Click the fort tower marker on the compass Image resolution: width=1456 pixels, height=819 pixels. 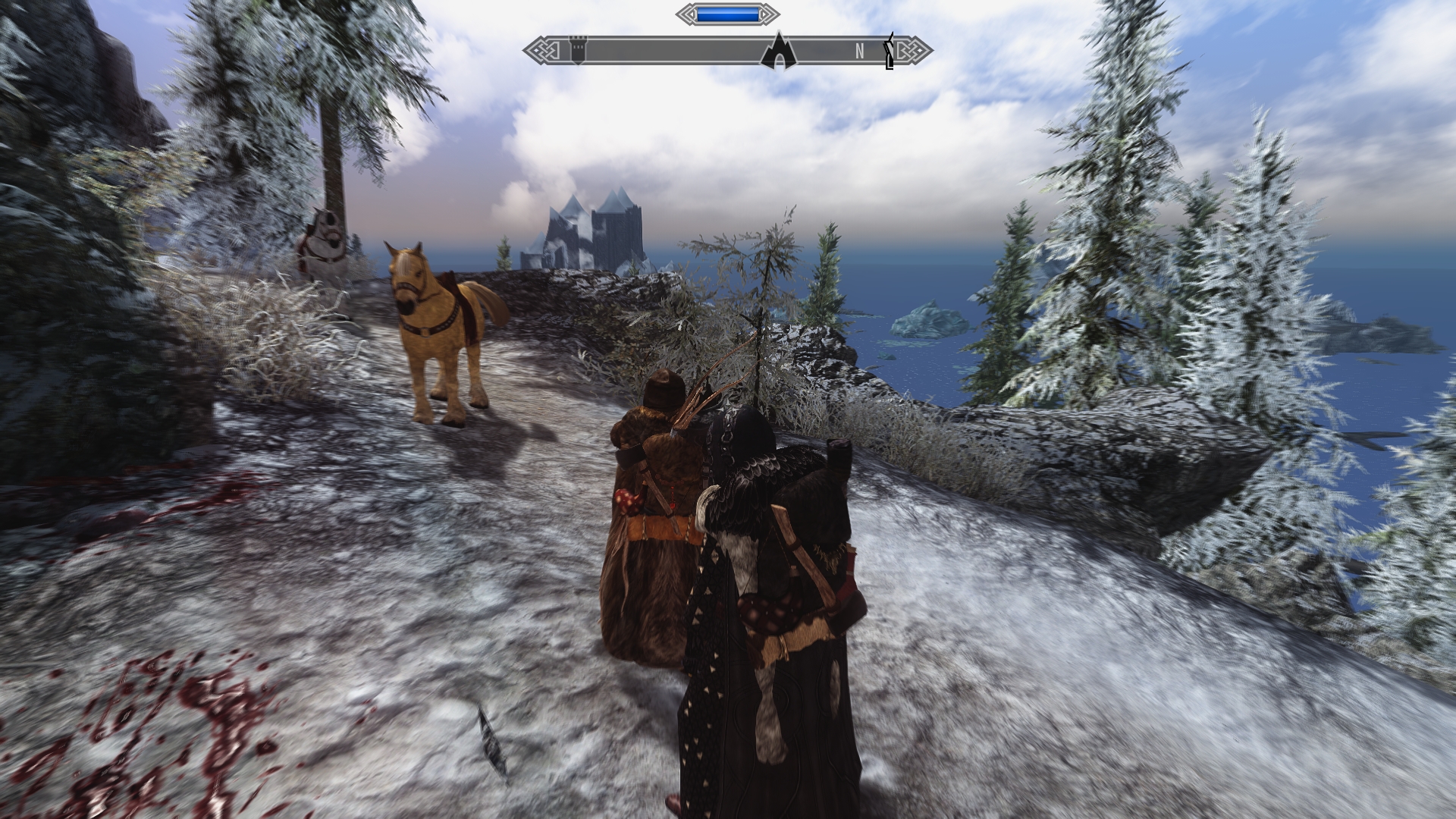578,52
